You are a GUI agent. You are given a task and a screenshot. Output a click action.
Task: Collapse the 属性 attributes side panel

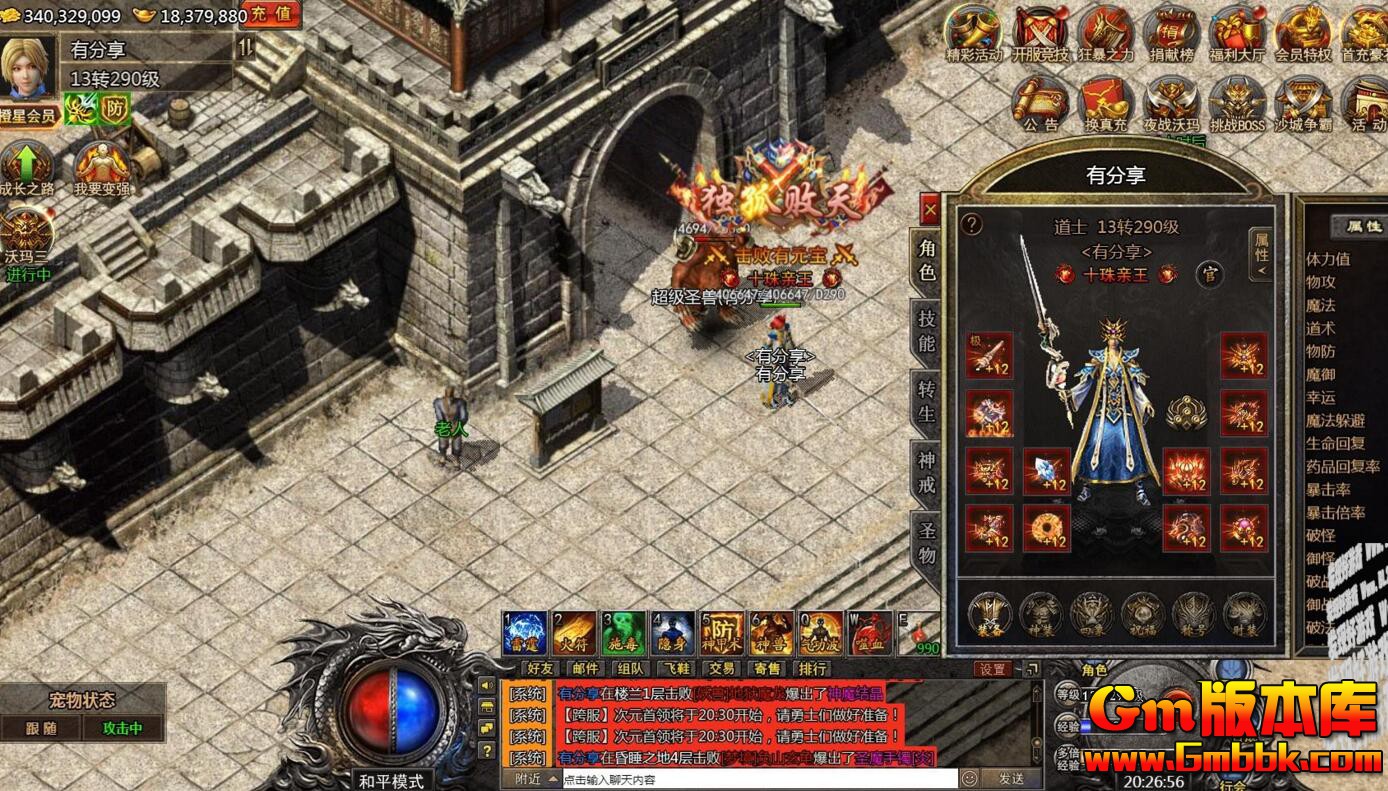[x=1261, y=253]
